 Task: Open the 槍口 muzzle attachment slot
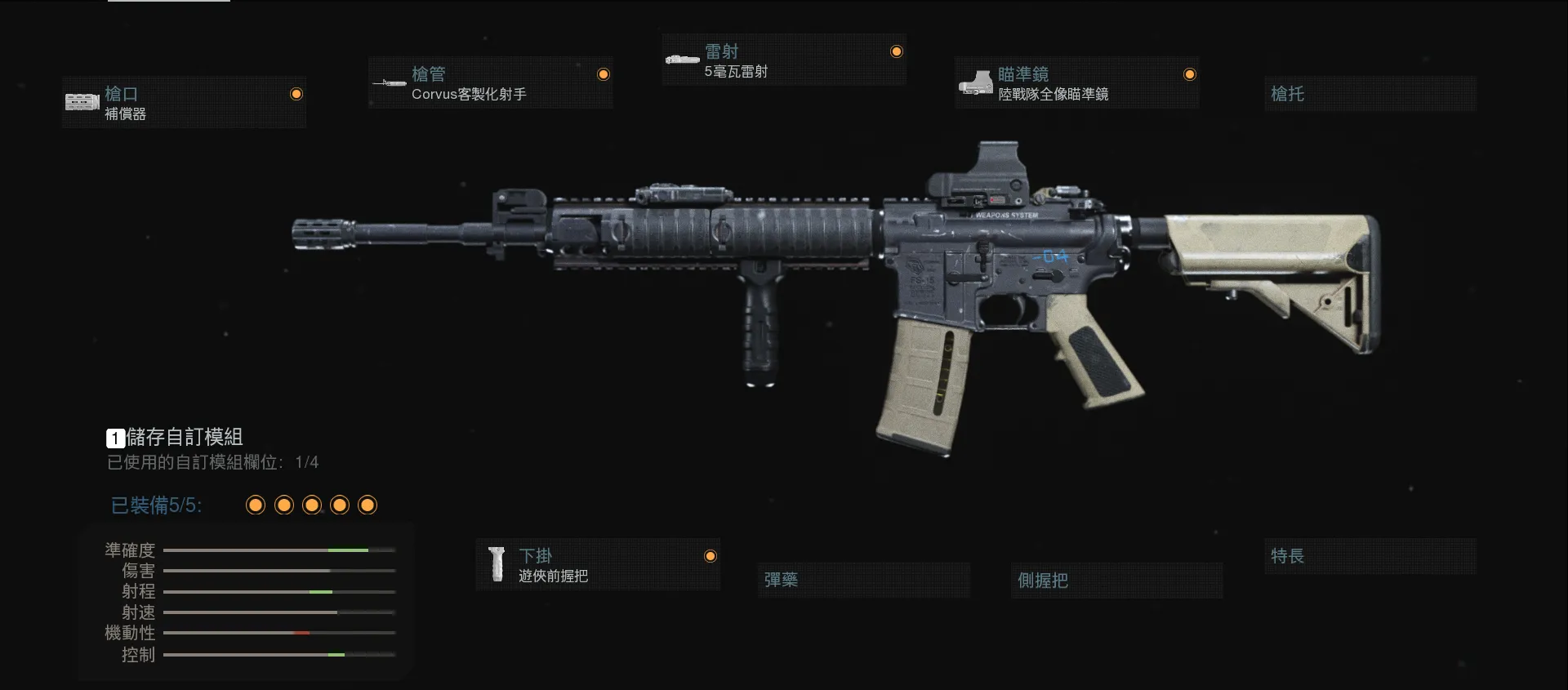(x=184, y=103)
